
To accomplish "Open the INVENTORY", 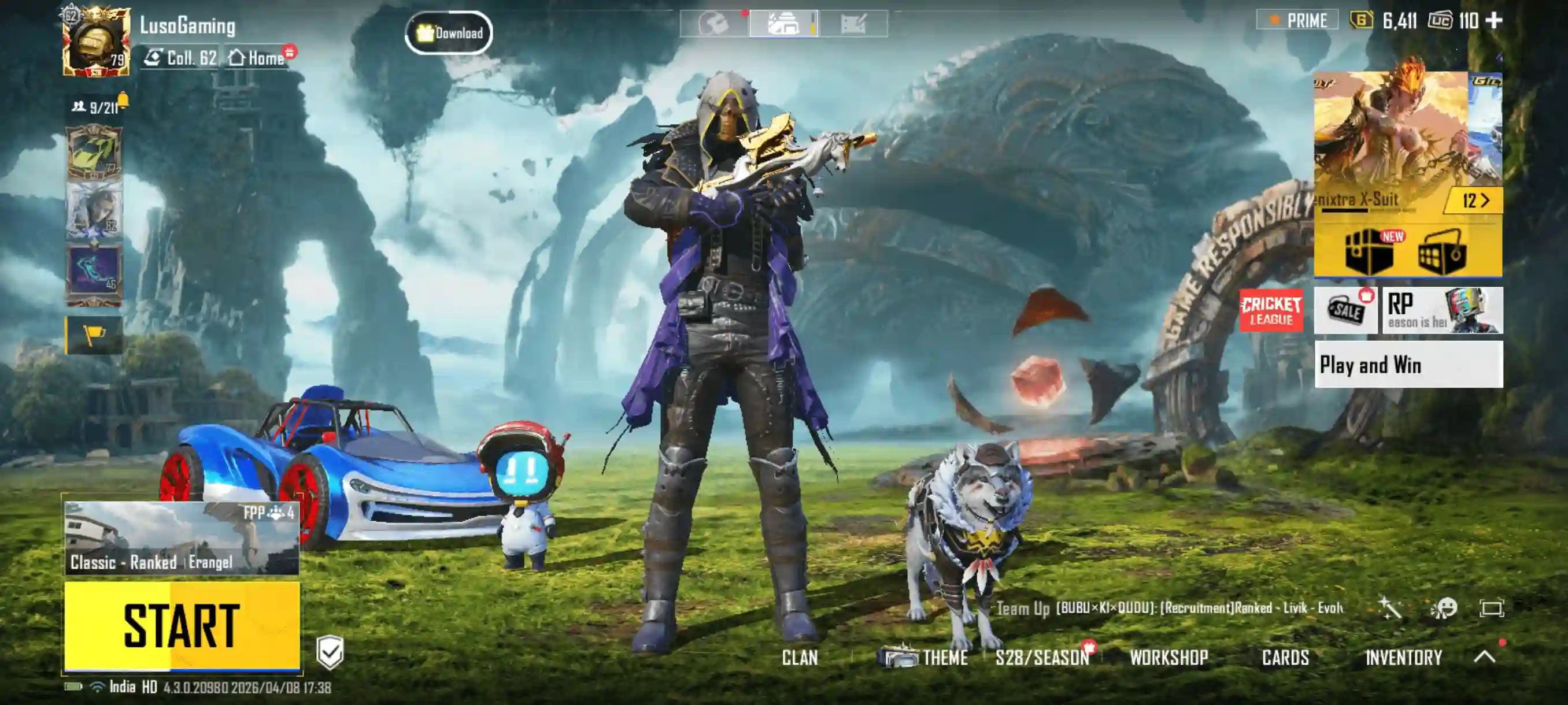I will click(x=1403, y=658).
